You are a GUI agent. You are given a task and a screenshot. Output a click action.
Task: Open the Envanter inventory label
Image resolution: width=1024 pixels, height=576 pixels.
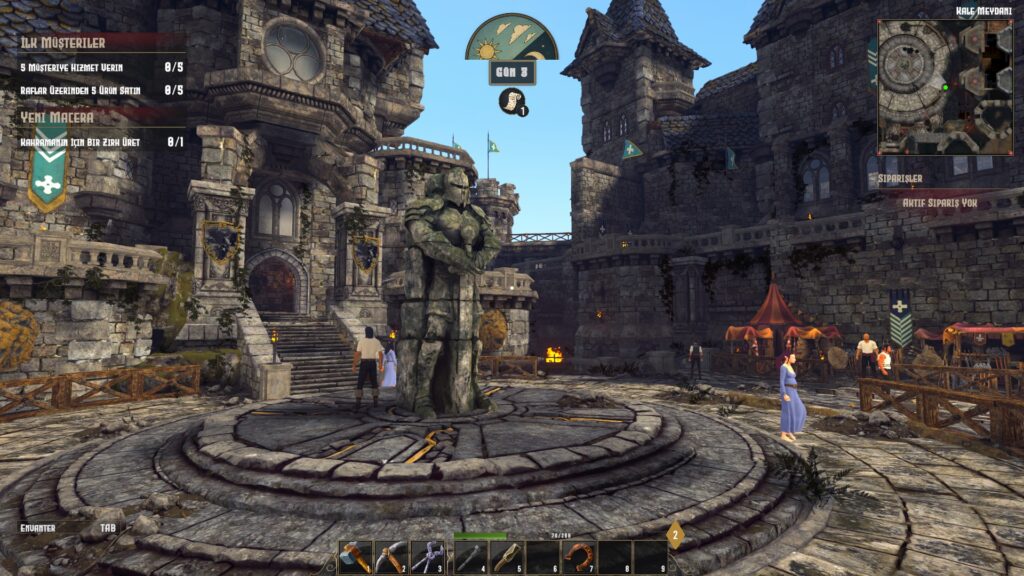38,527
